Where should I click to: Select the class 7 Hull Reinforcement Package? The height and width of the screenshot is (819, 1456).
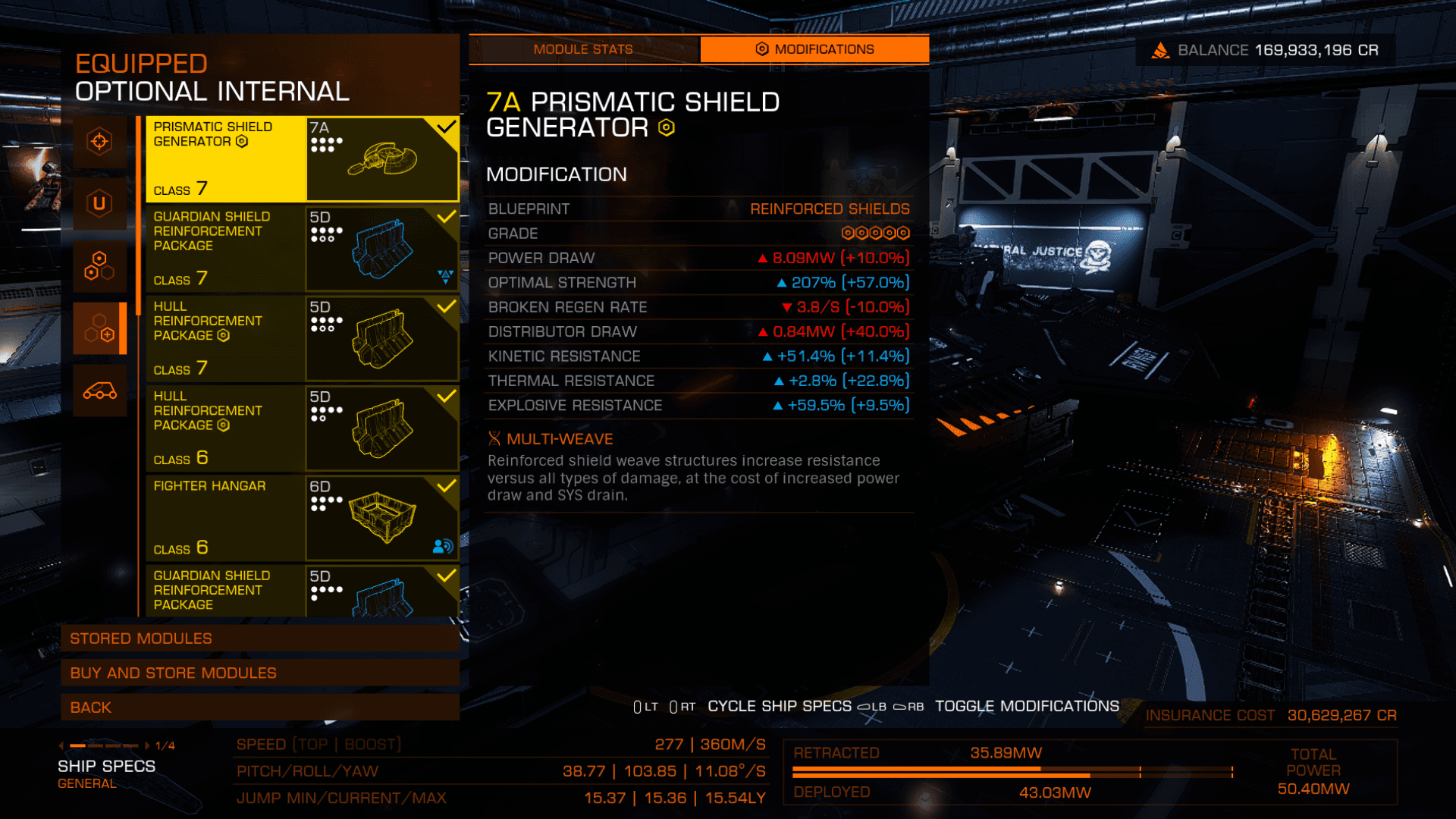point(302,338)
